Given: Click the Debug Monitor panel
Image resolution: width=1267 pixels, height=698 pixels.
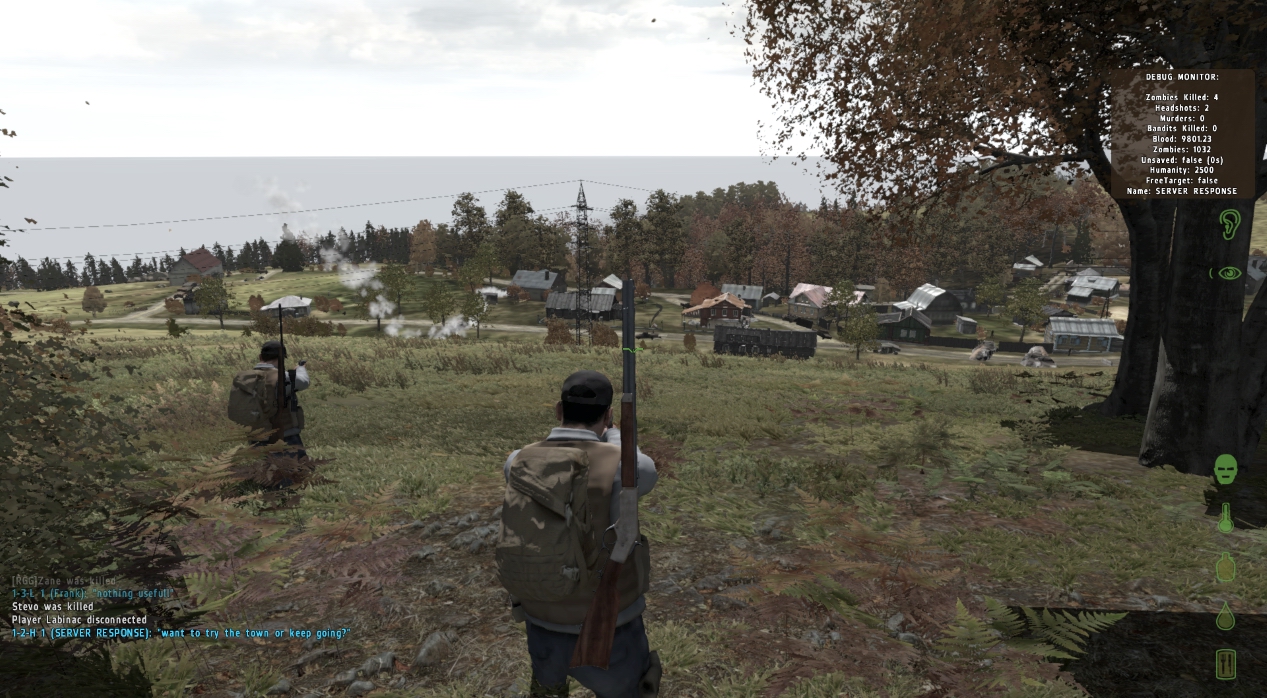Looking at the screenshot, I should (1181, 133).
